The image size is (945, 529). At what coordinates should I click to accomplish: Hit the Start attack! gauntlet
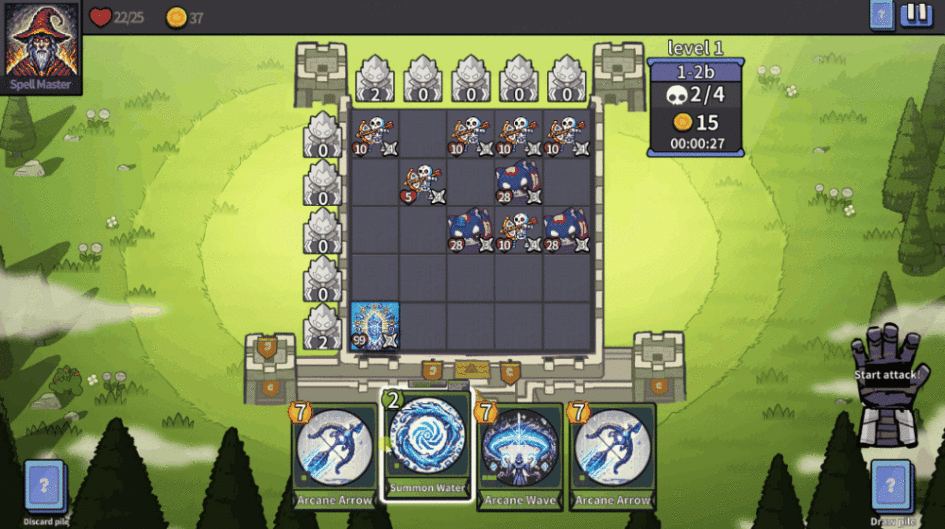click(x=886, y=390)
